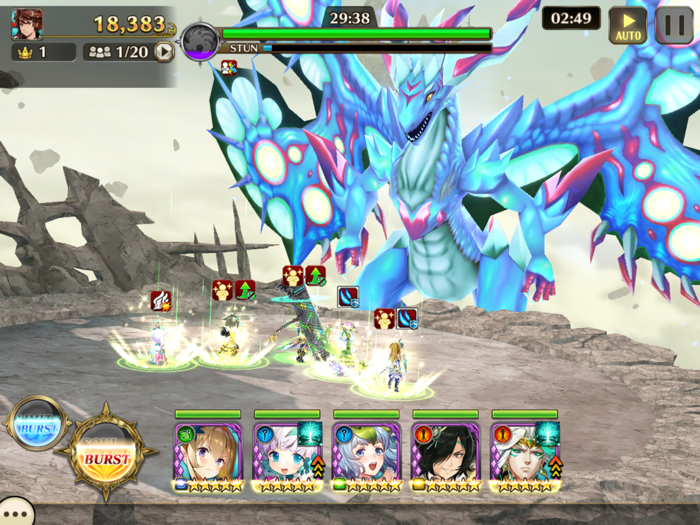Tap the dragon boss emblem icon
Image resolution: width=700 pixels, height=525 pixels.
pos(200,43)
